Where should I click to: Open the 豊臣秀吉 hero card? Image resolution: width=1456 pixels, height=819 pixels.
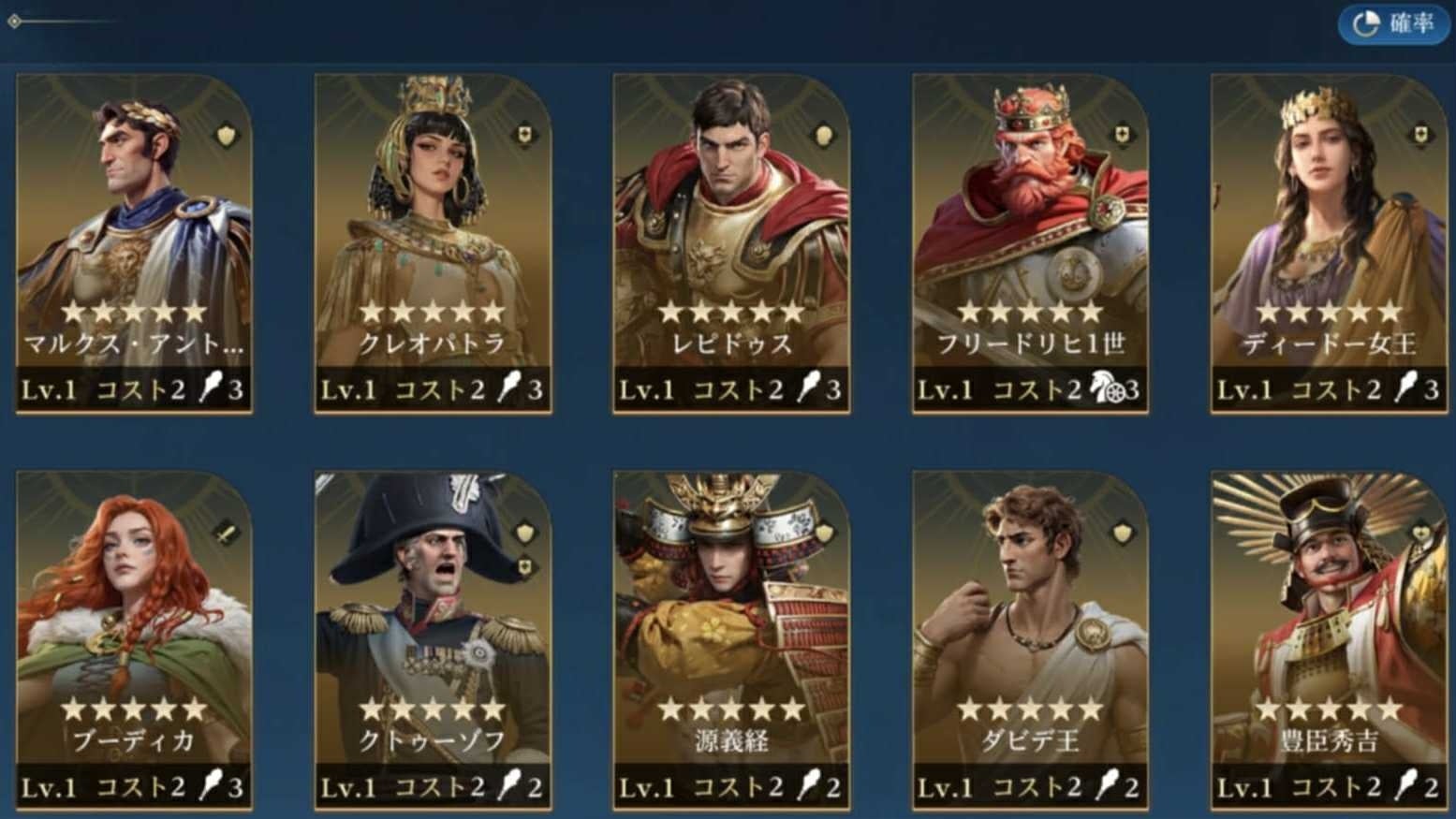pyautogui.click(x=1328, y=640)
